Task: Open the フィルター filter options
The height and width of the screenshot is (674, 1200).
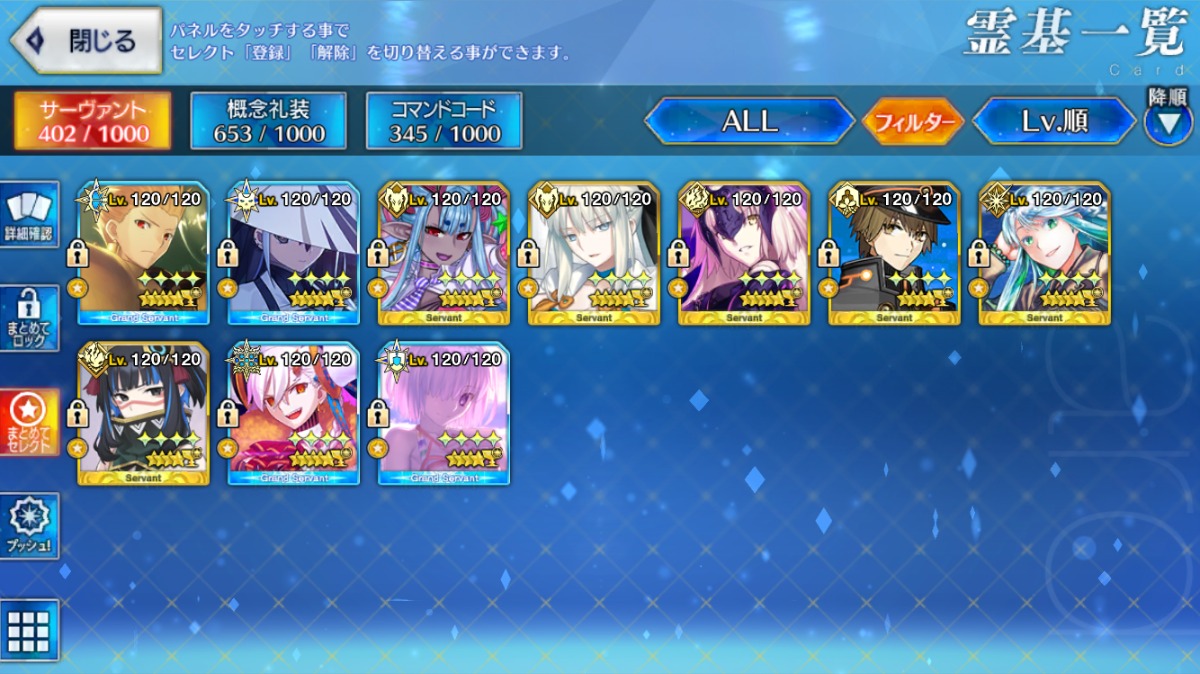Action: (912, 123)
